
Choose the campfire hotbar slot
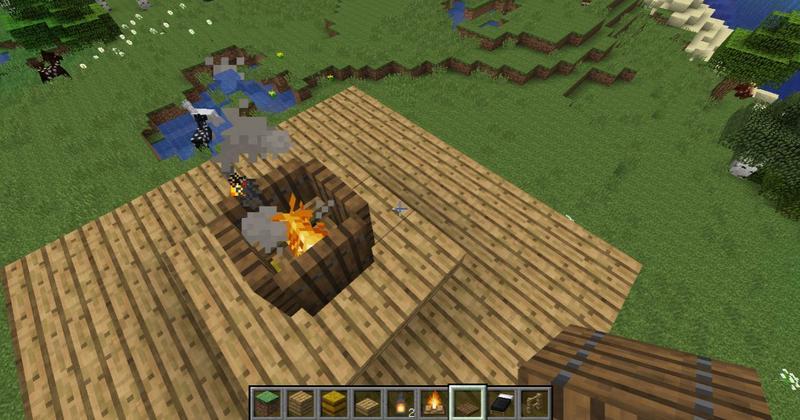pyautogui.click(x=434, y=403)
